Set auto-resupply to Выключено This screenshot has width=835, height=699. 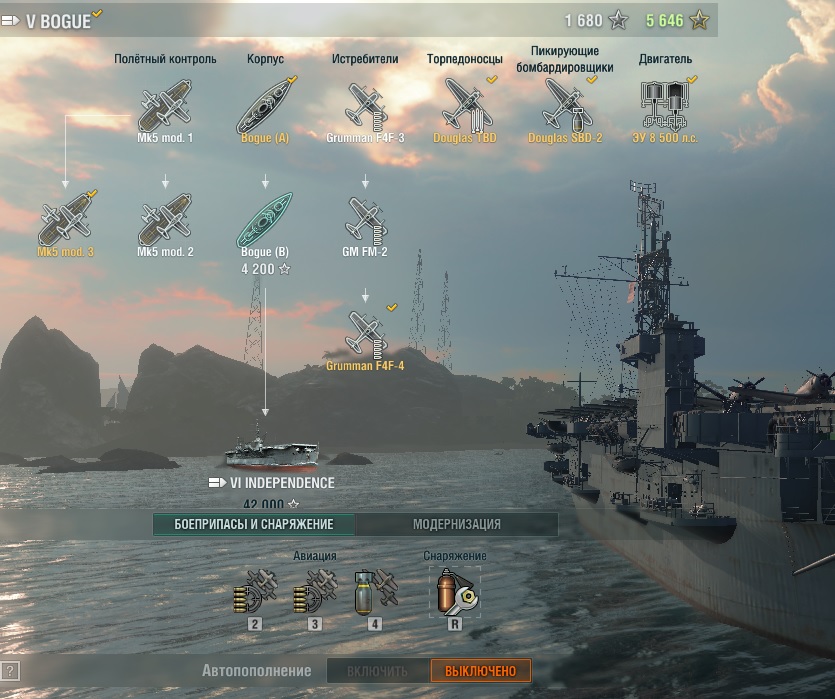[x=481, y=671]
